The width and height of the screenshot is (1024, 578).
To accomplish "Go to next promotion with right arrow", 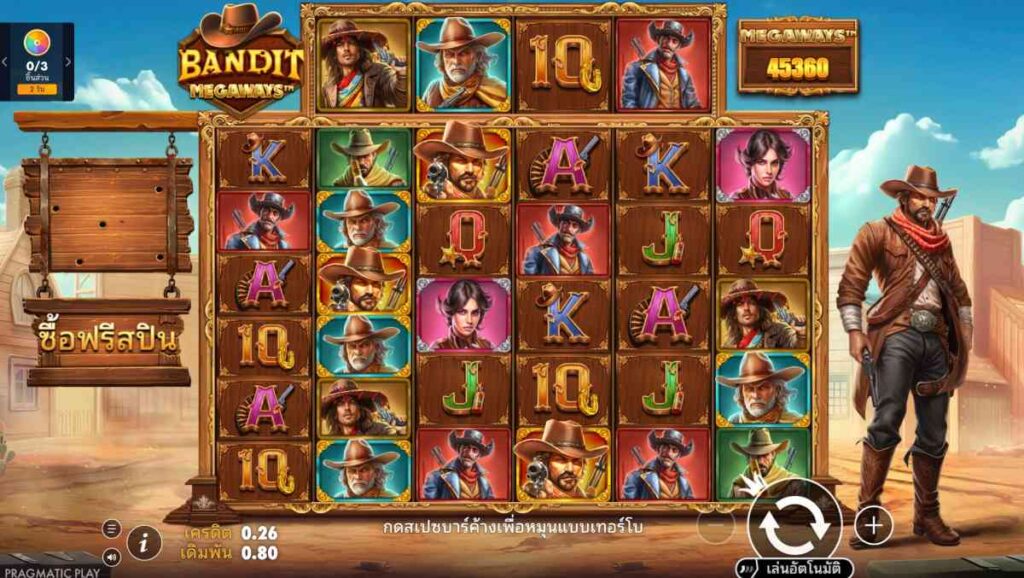I will (69, 62).
